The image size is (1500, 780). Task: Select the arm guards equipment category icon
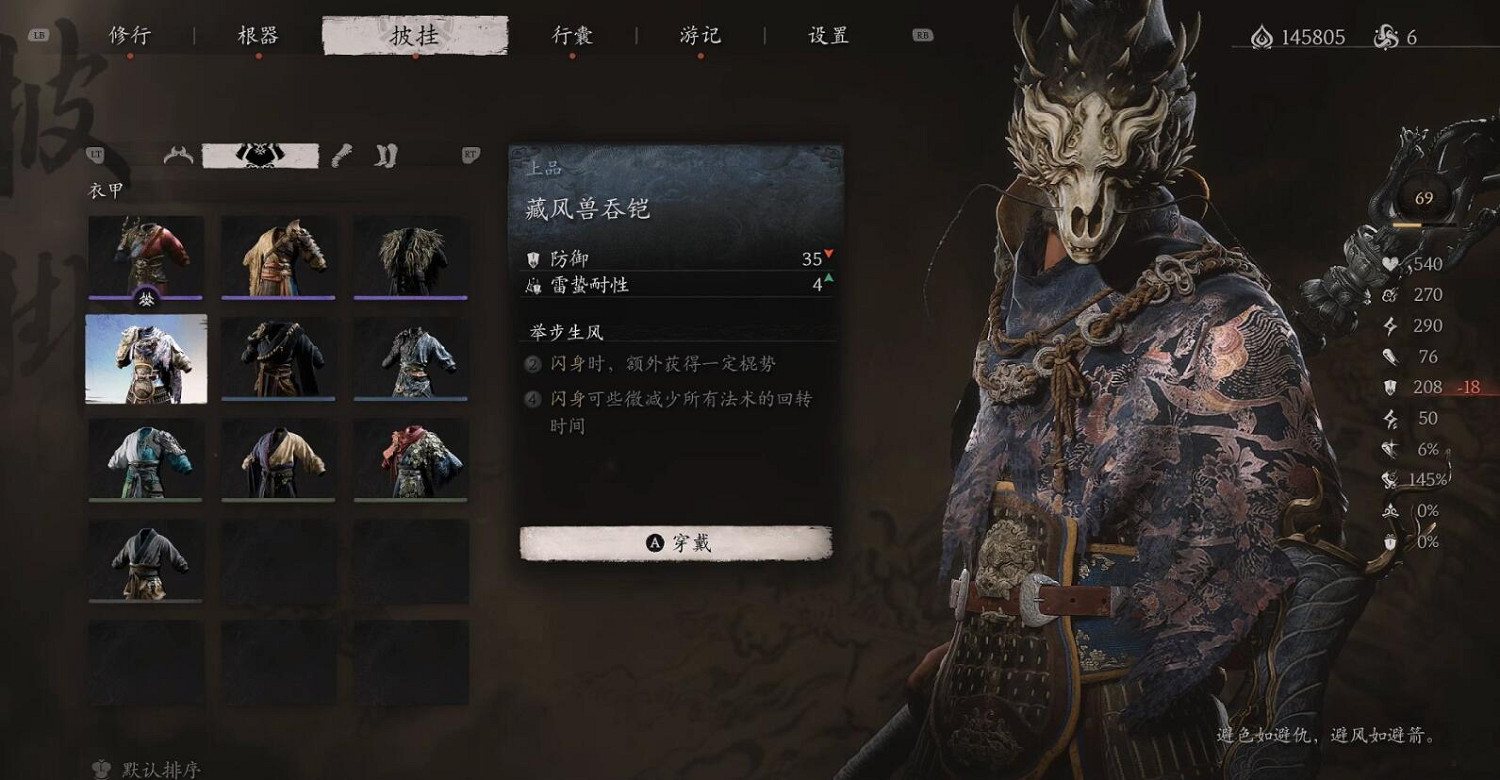(341, 155)
